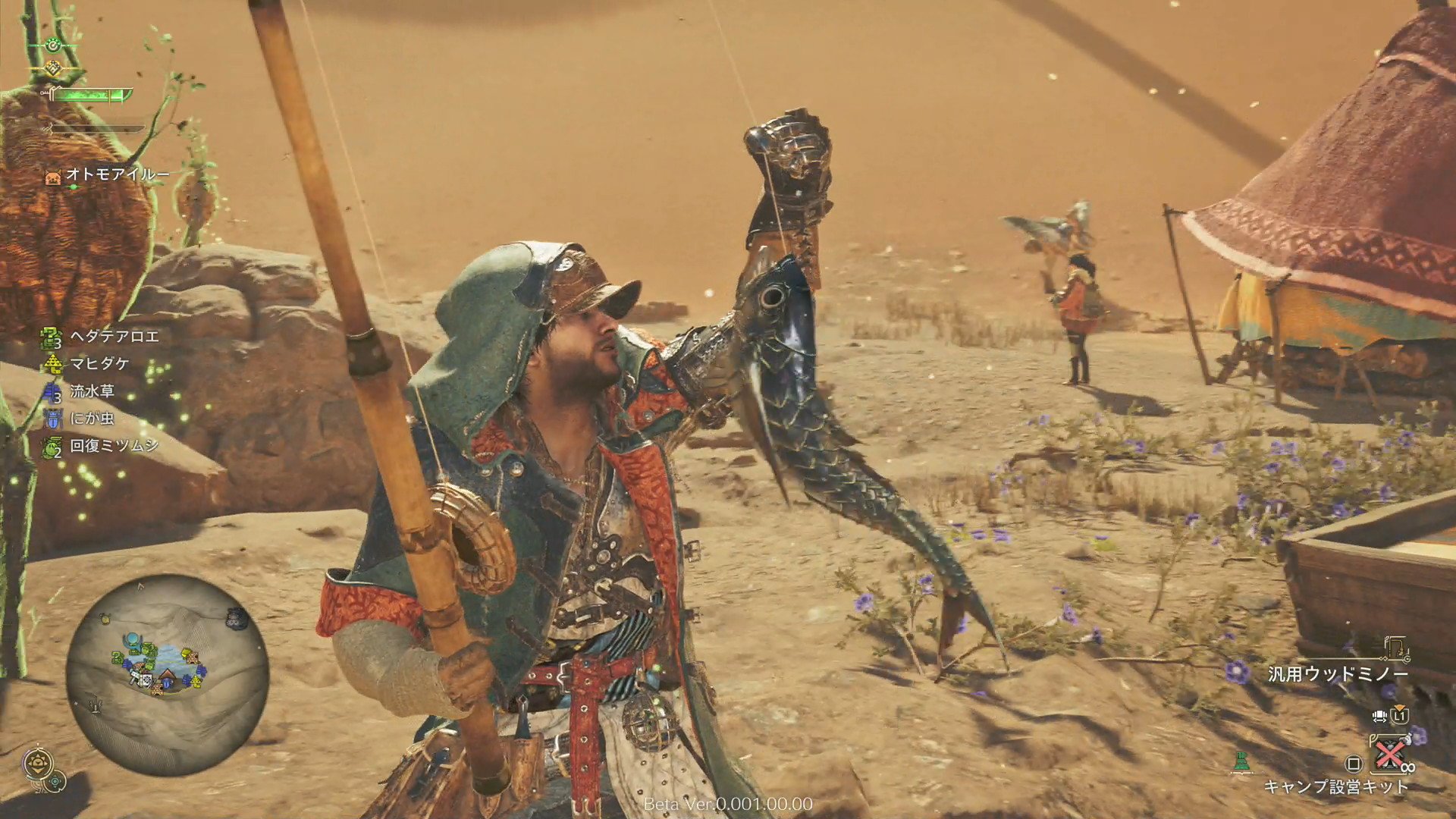Click the 回復ミツムシ healing bug icon
The height and width of the screenshot is (819, 1456).
50,447
